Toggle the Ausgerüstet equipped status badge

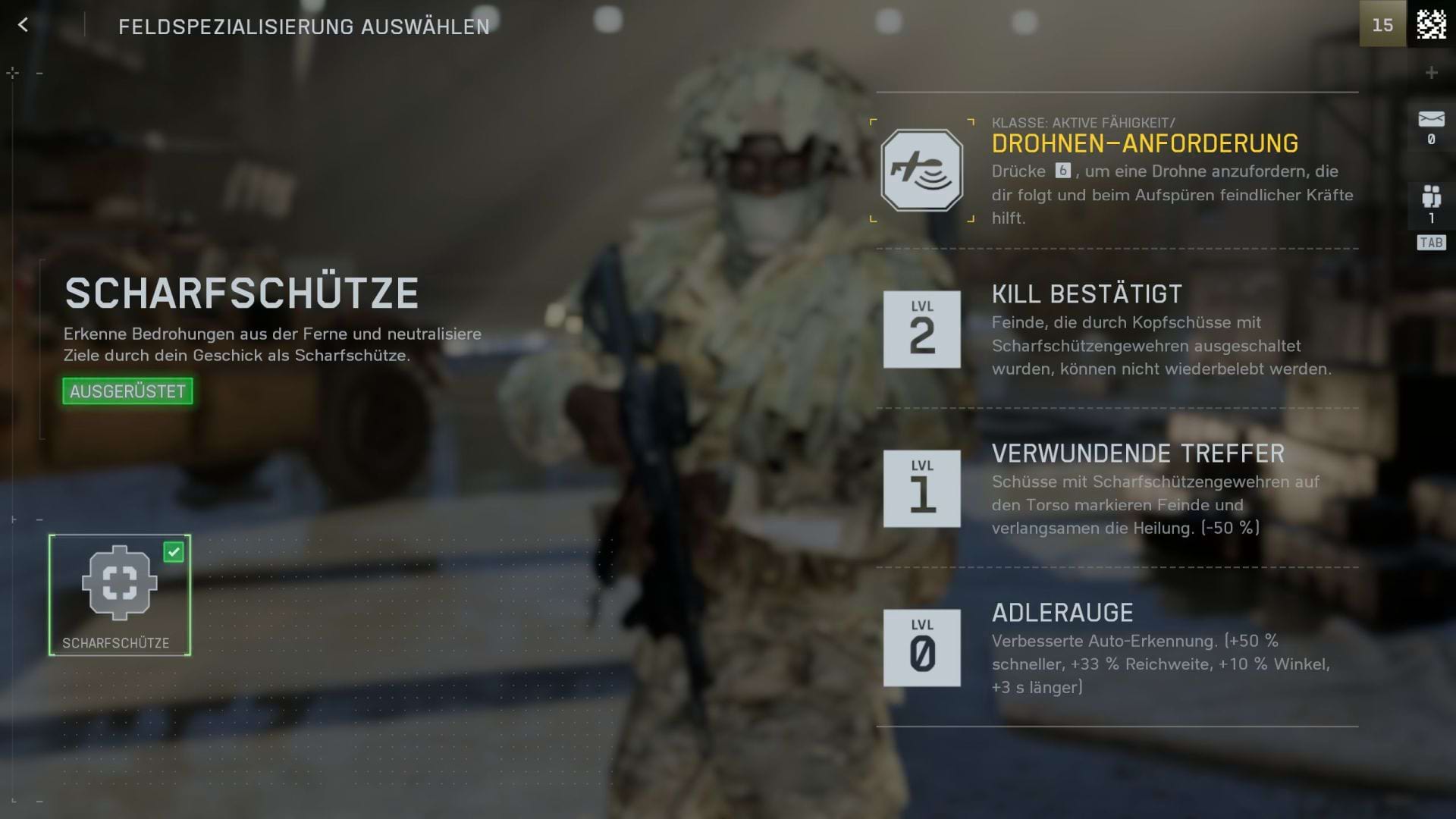coord(127,392)
